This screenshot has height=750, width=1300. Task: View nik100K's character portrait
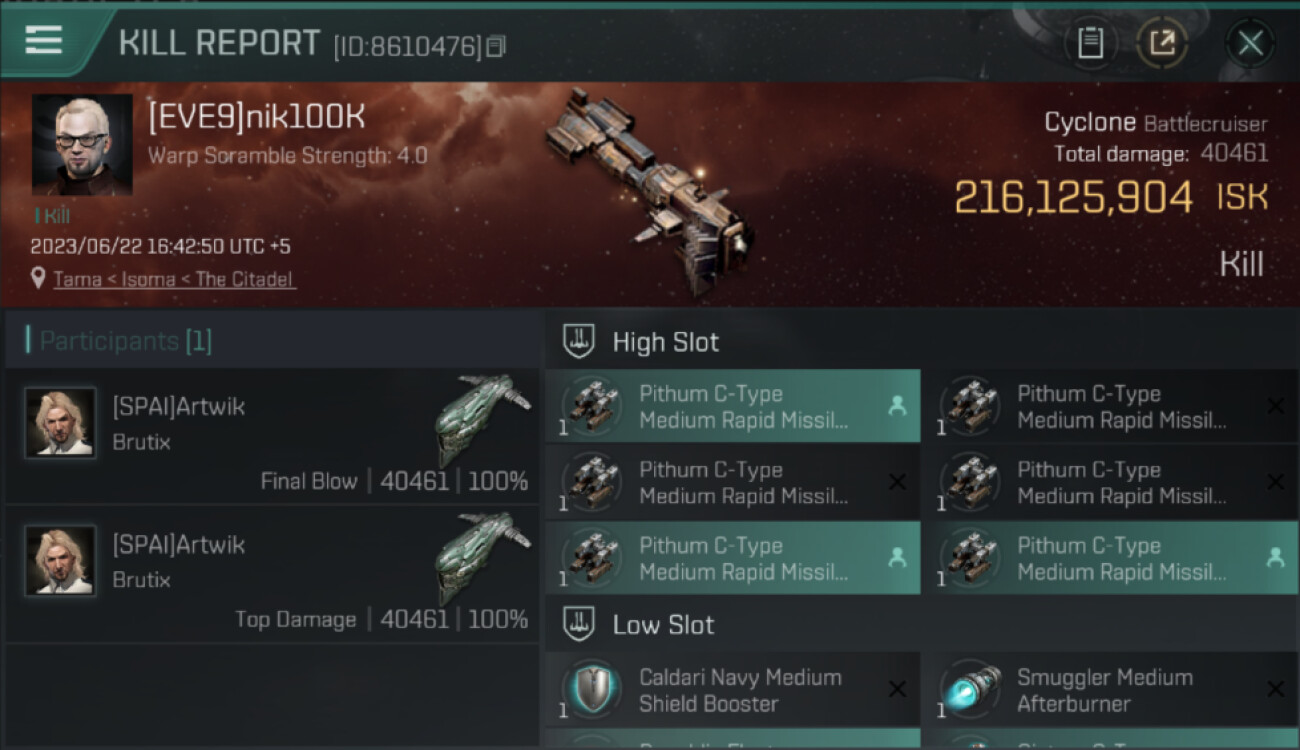coord(82,144)
